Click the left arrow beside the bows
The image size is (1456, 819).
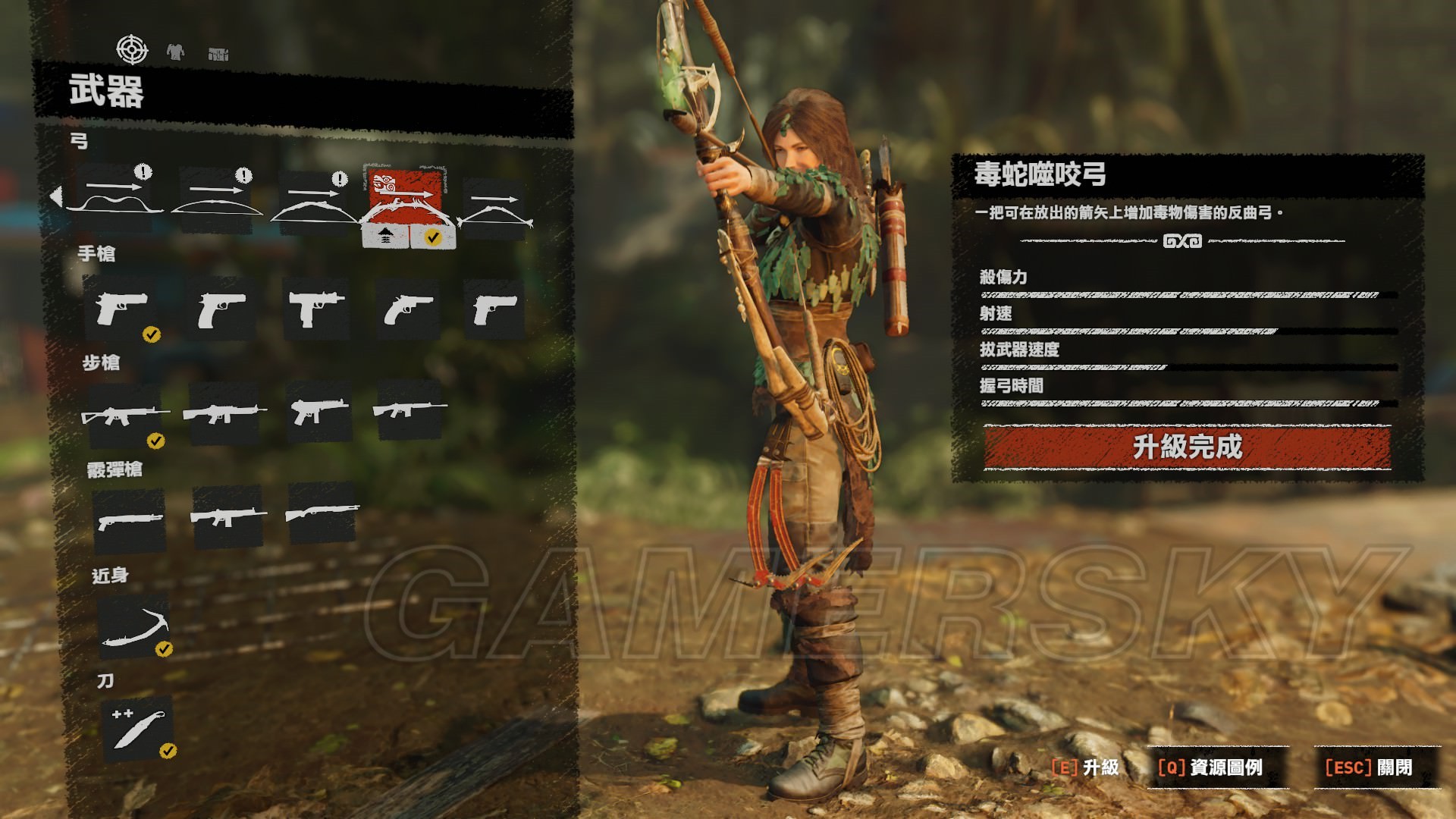(x=56, y=196)
